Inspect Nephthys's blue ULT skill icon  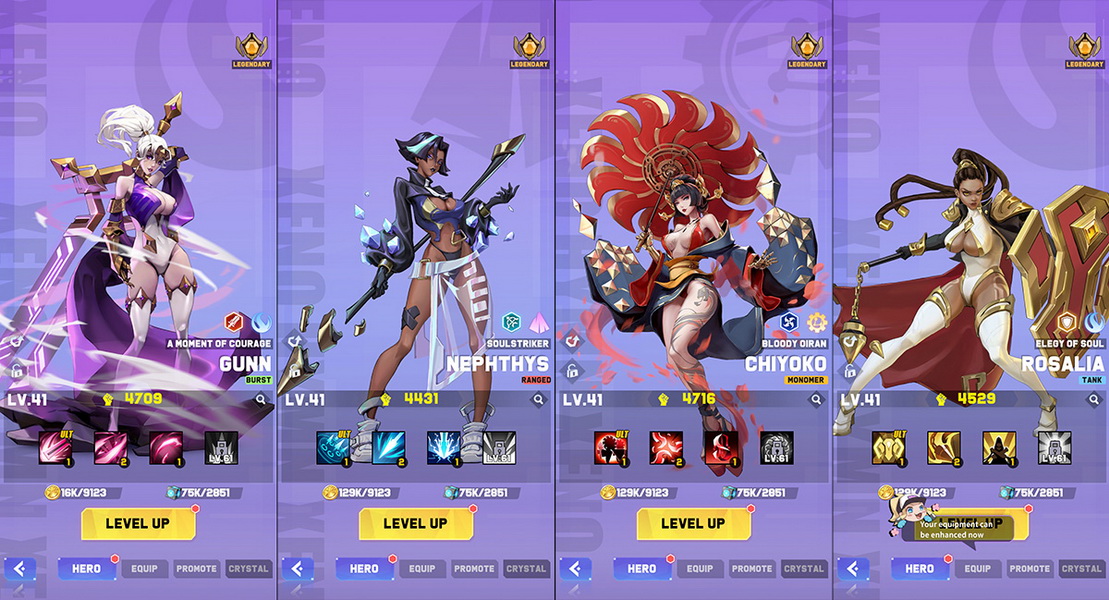point(332,447)
